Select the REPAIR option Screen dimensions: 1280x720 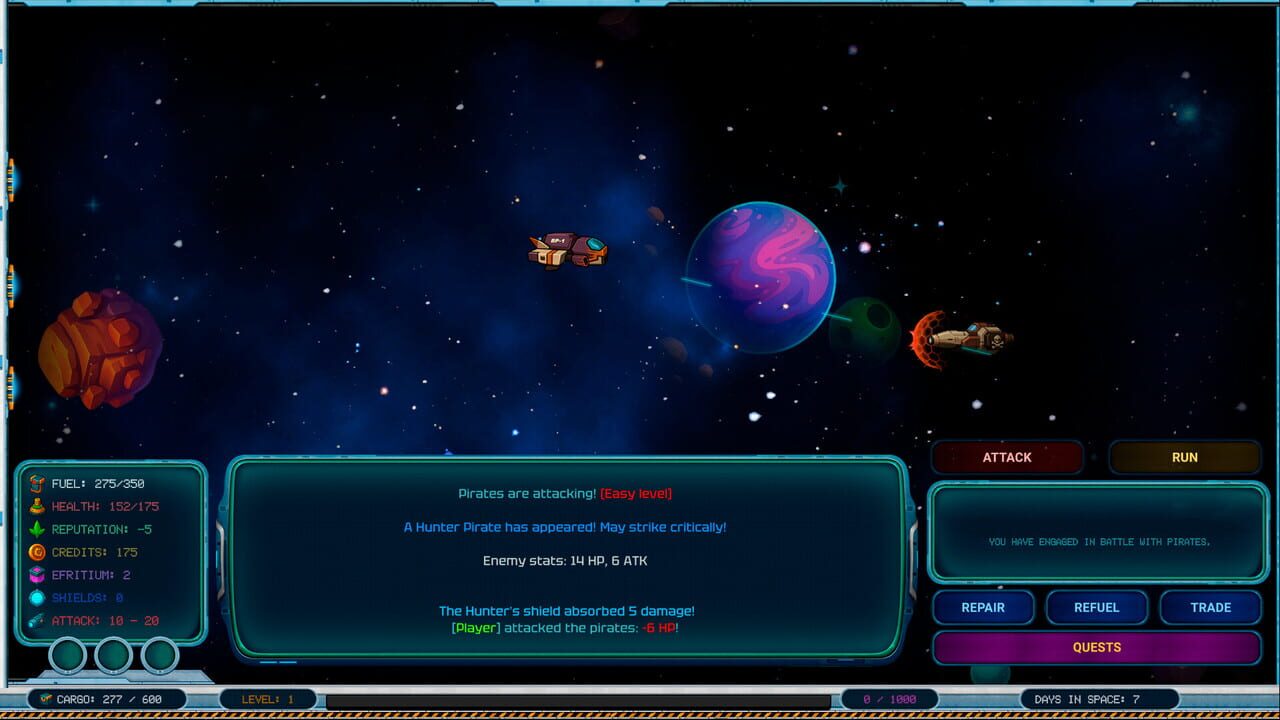click(x=983, y=607)
